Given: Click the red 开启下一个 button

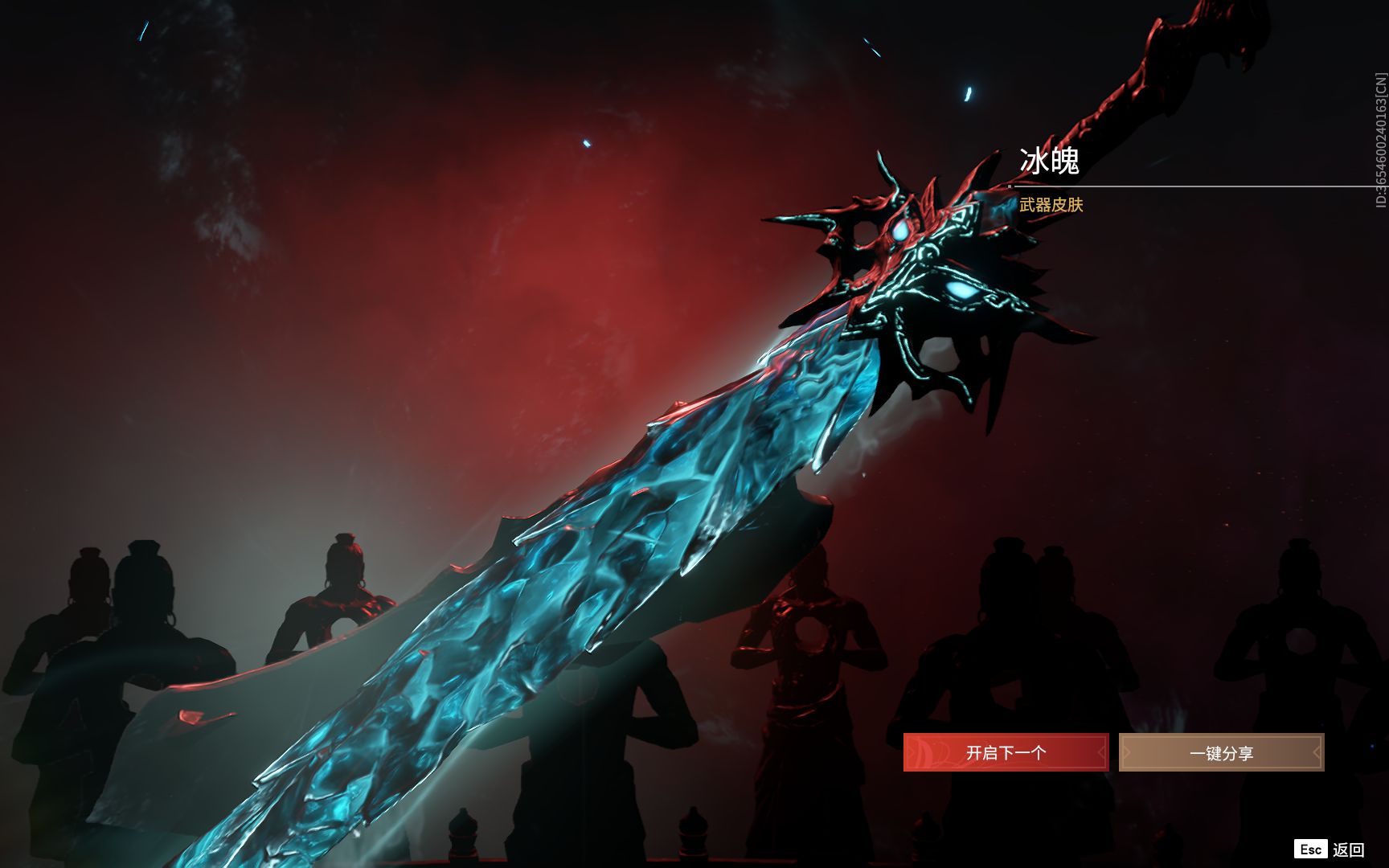Looking at the screenshot, I should pos(1006,753).
